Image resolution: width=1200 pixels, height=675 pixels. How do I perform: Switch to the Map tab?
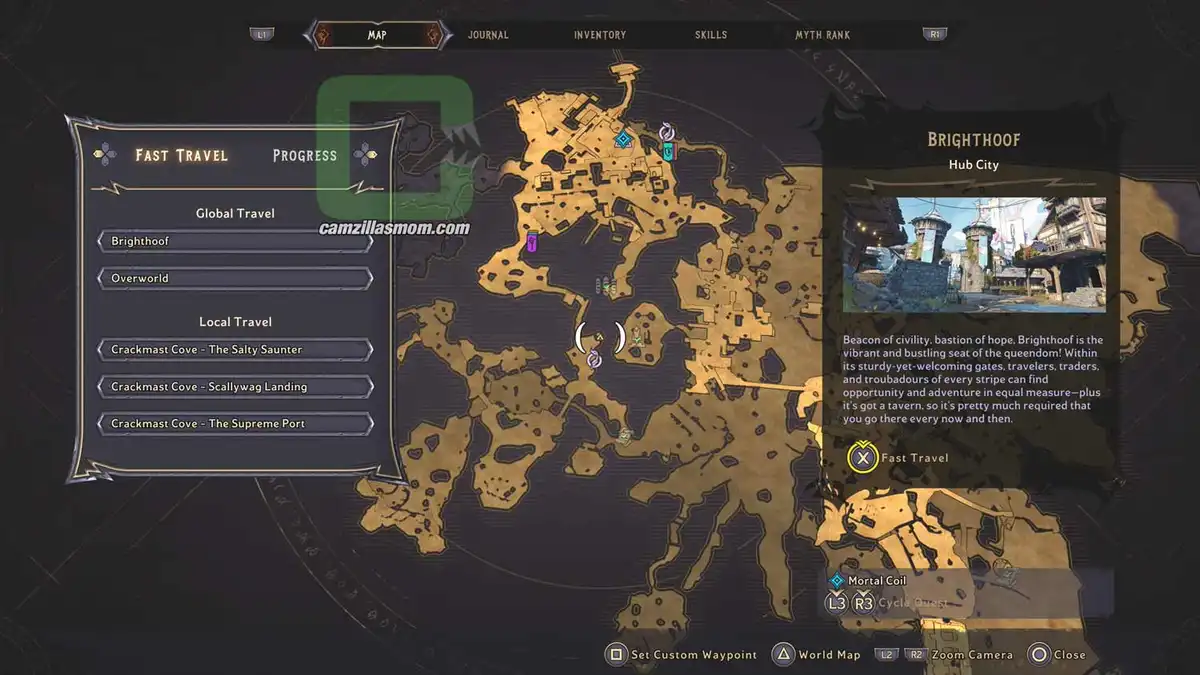coord(377,35)
